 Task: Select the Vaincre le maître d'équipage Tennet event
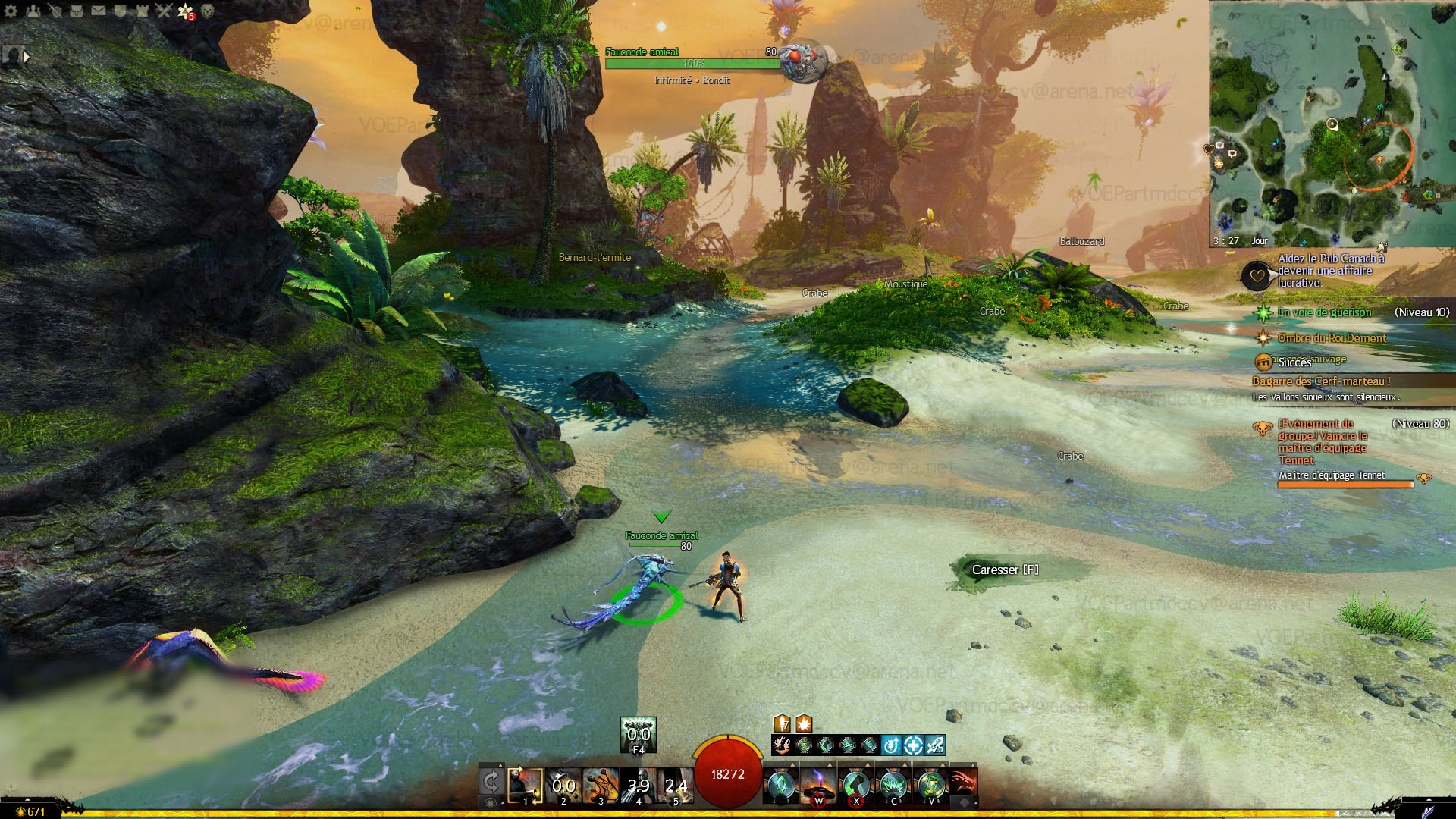1323,441
